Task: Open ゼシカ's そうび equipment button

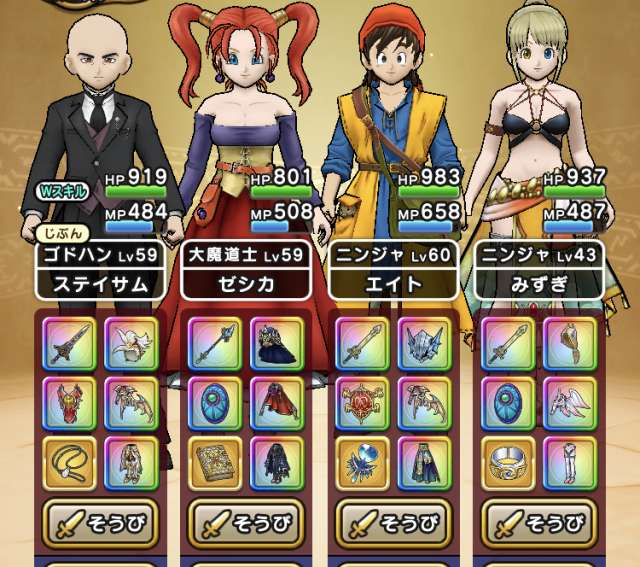Action: click(245, 523)
